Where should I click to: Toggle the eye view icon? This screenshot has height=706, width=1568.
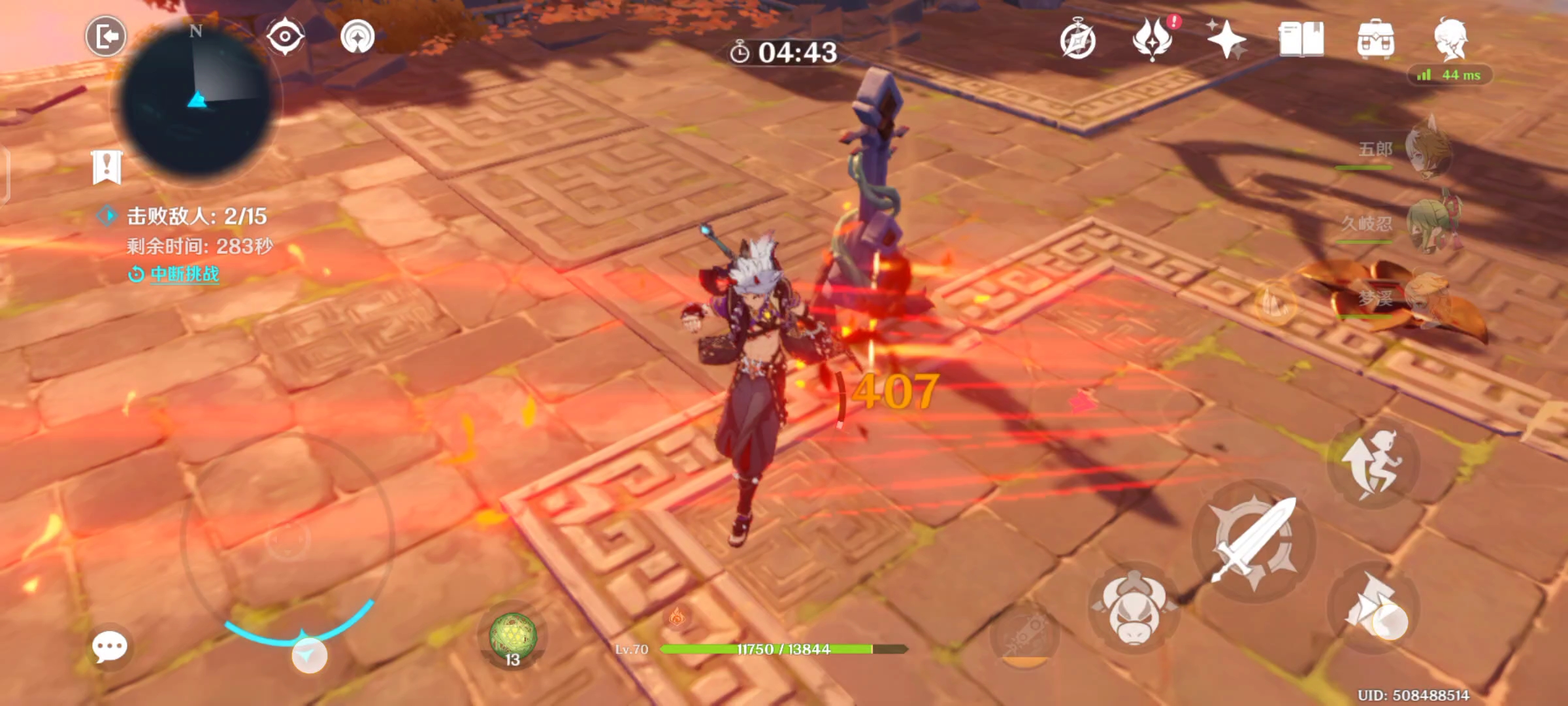point(285,36)
